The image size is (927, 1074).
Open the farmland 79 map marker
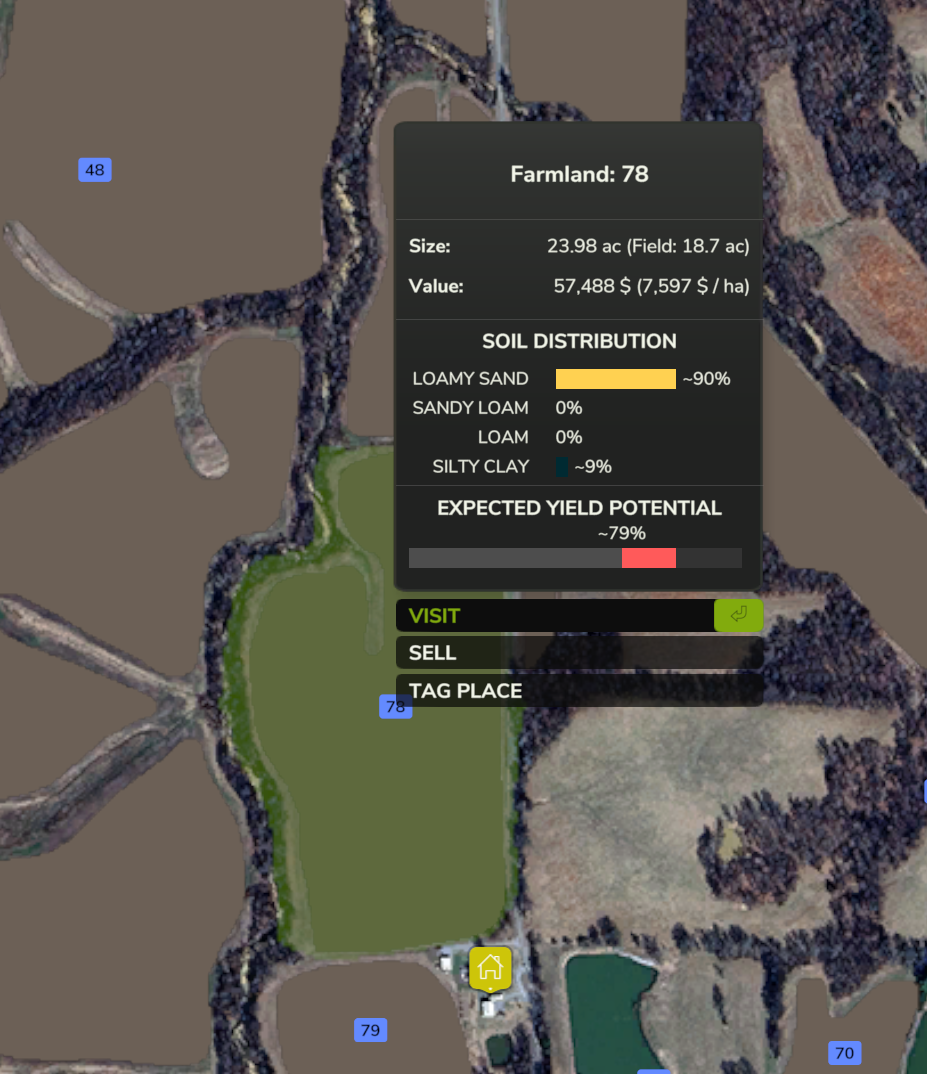(370, 1030)
